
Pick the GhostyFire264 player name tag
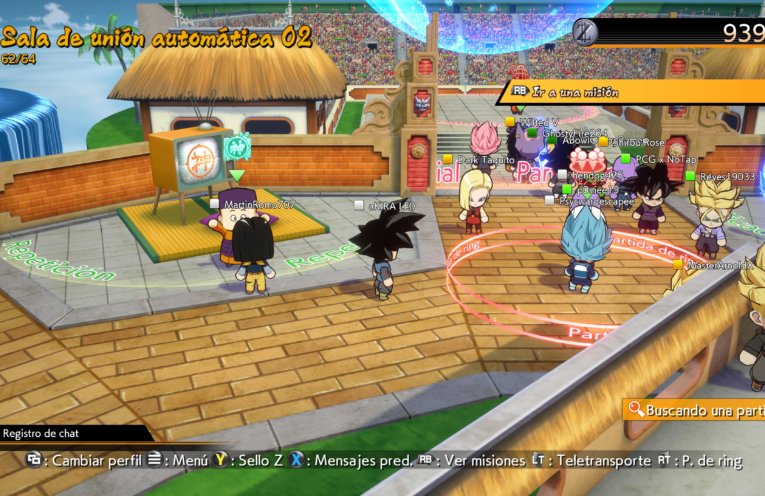573,133
